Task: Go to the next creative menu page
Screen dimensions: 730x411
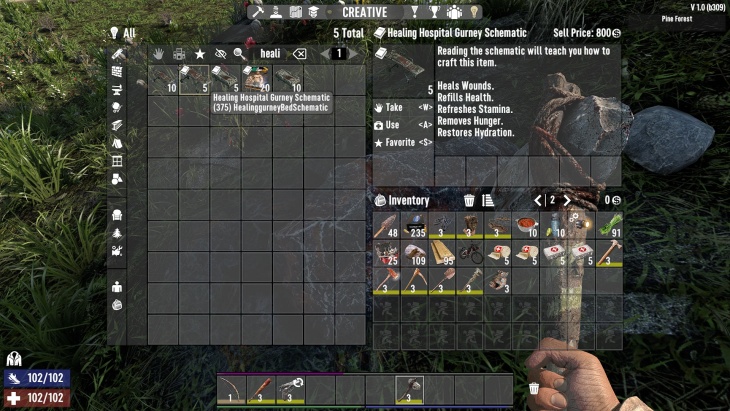Action: [354, 53]
